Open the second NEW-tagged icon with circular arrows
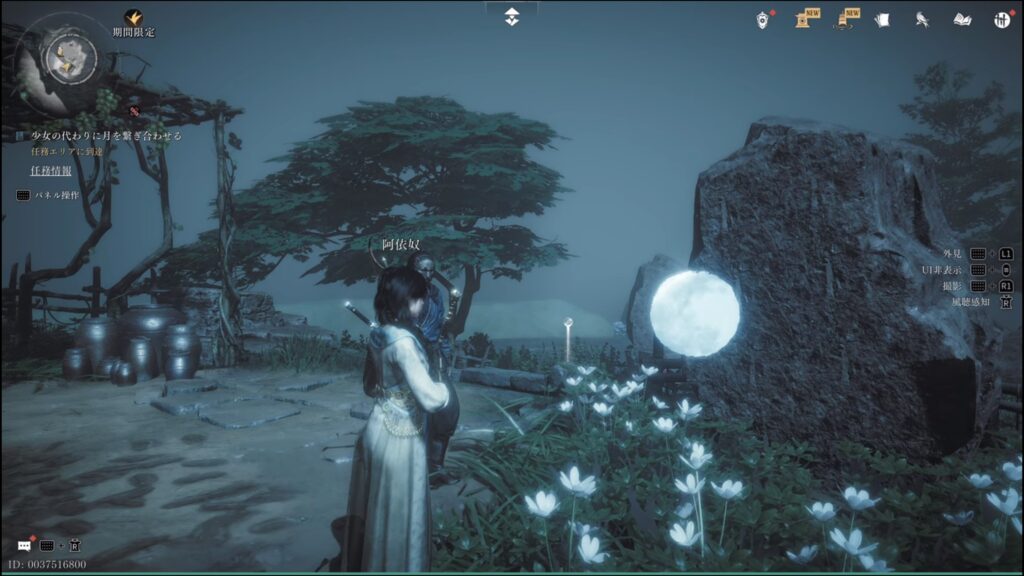The width and height of the screenshot is (1024, 576). click(x=845, y=19)
